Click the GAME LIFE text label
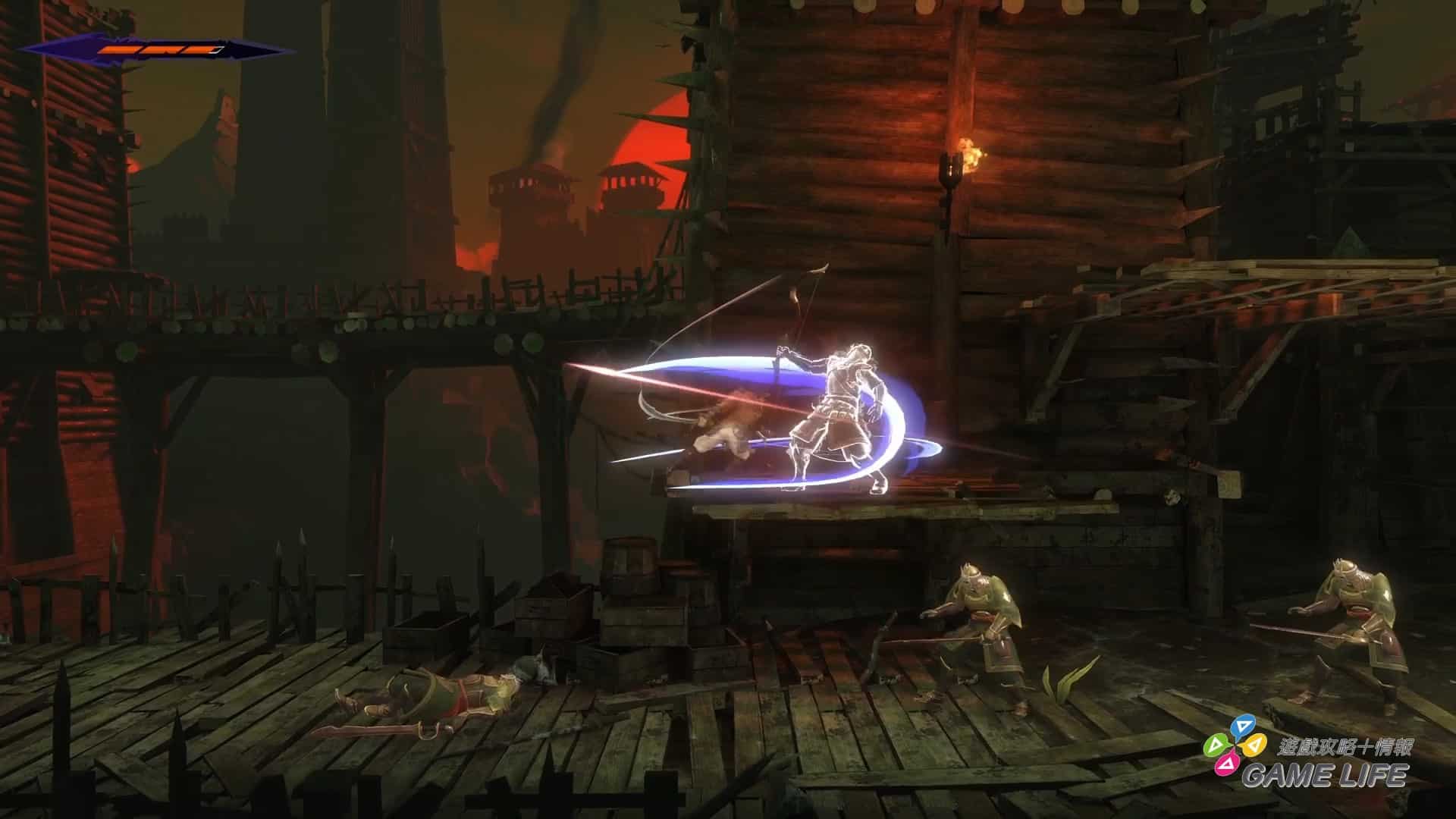Image resolution: width=1456 pixels, height=819 pixels. 1326,774
